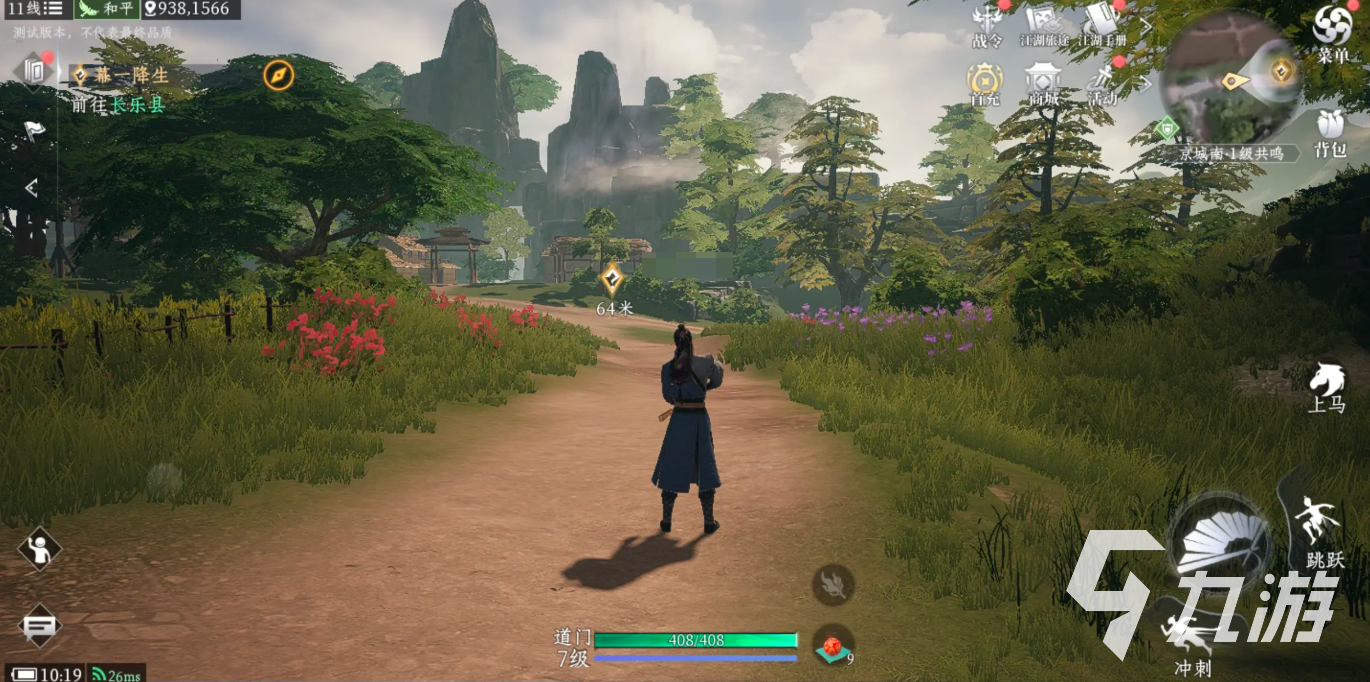Mount the horse with 上马
Viewport: 1370px width, 682px height.
pyautogui.click(x=1326, y=386)
